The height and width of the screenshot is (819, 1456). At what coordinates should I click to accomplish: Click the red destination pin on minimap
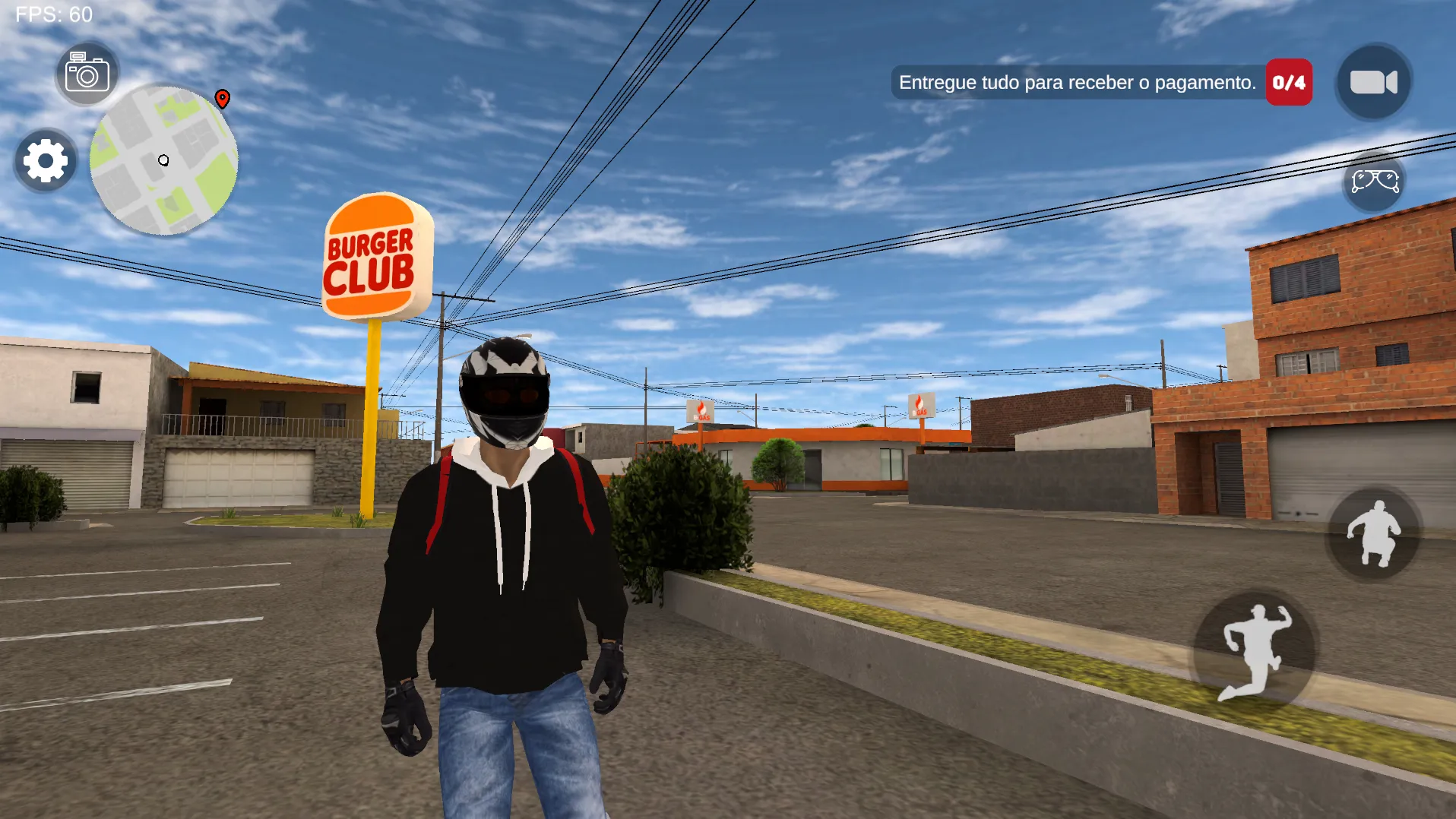pos(221,99)
